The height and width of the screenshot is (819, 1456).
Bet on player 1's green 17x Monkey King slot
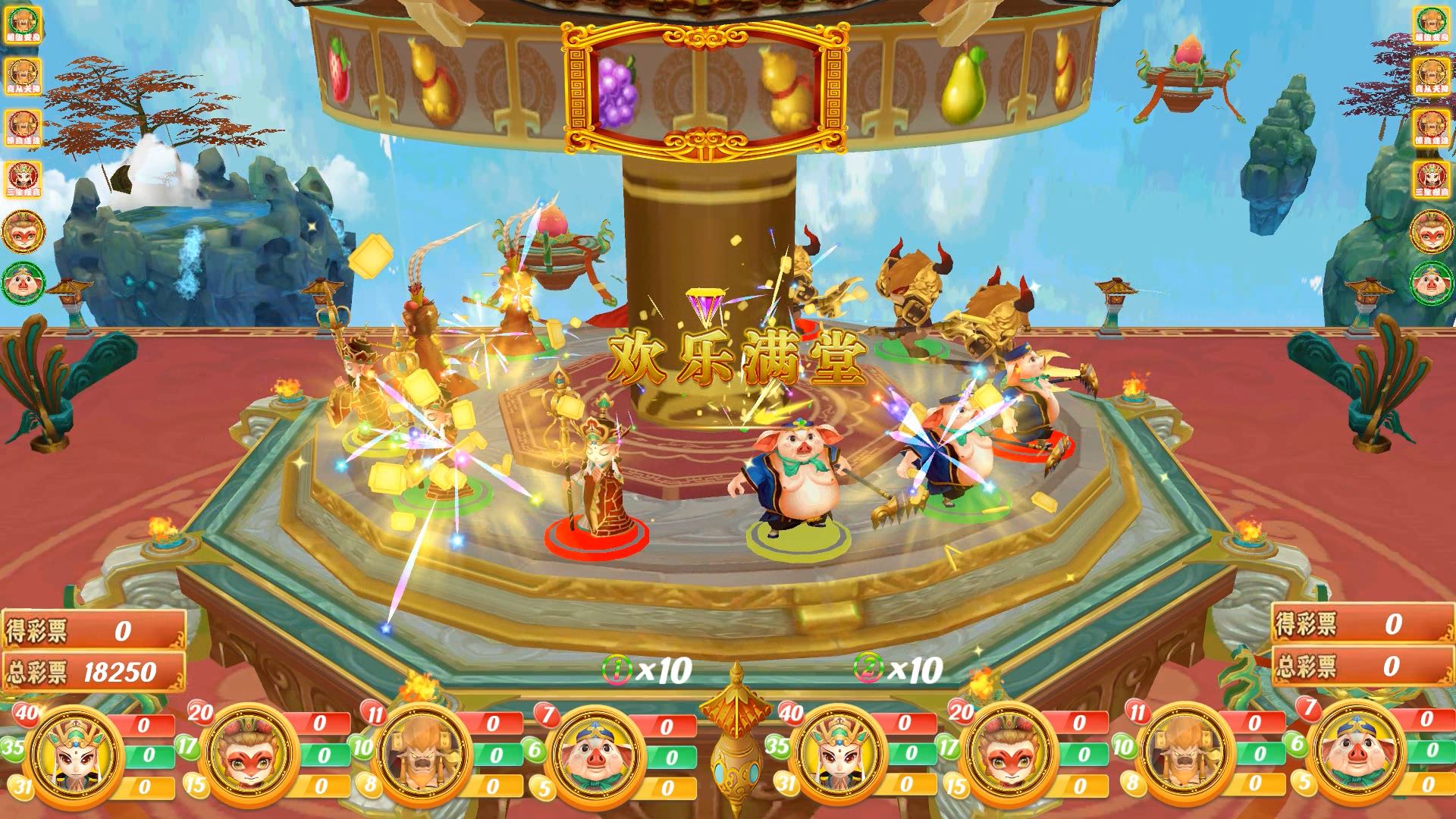pos(322,755)
